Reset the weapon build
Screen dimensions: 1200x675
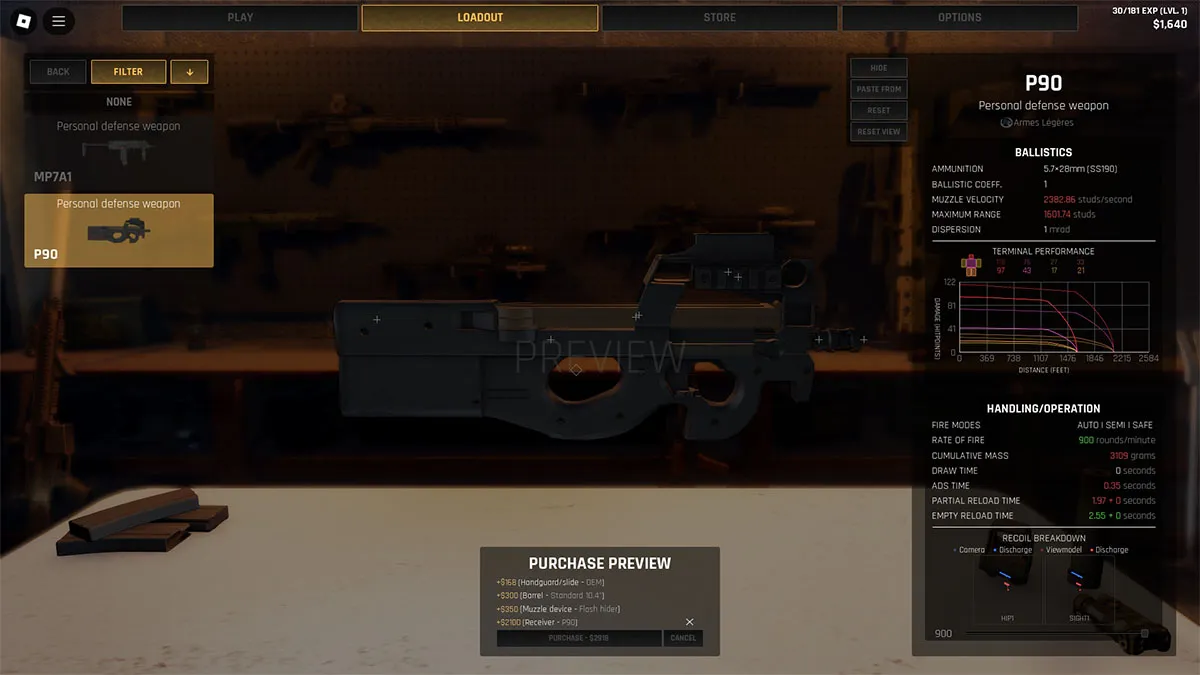tap(879, 110)
